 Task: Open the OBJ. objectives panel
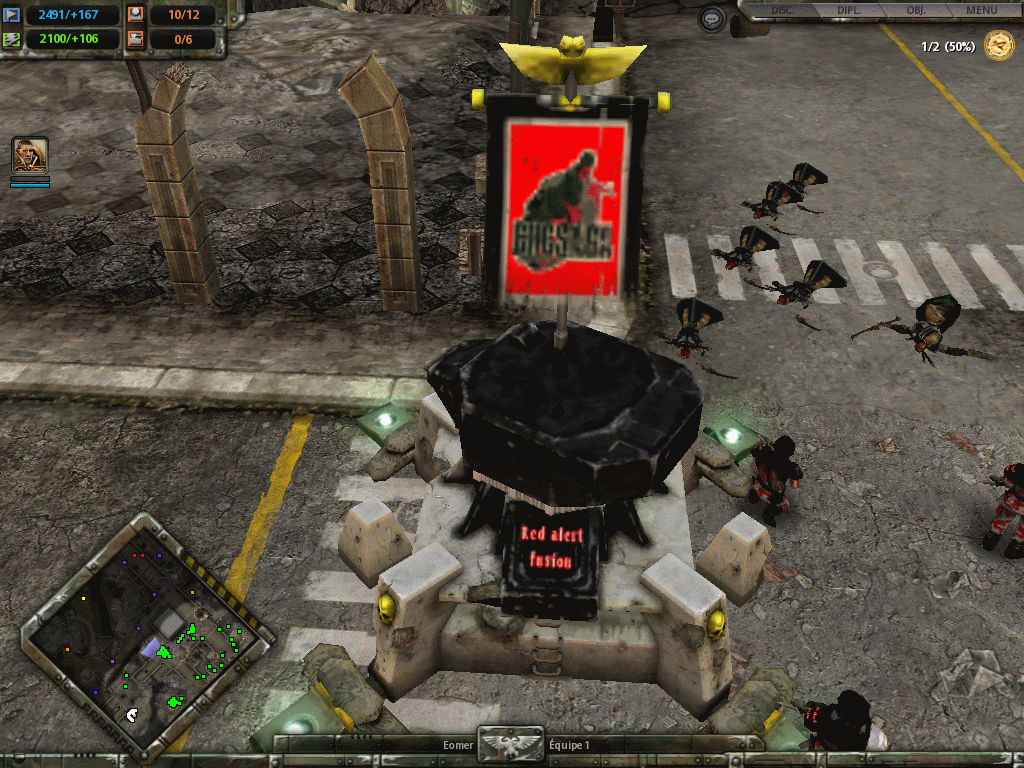pos(915,10)
